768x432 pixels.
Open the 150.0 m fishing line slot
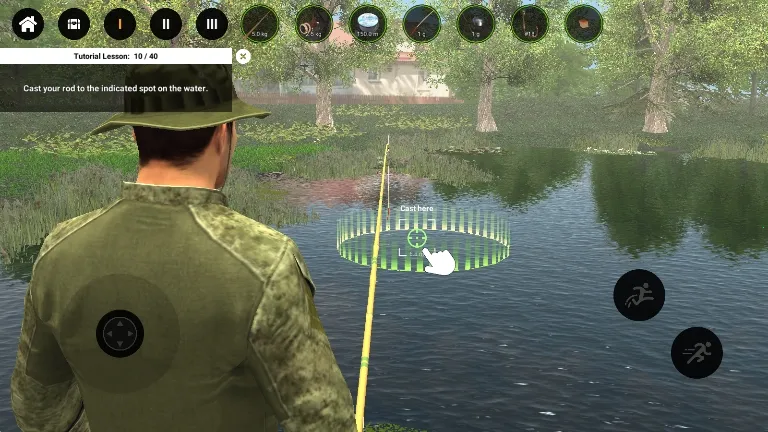368,23
